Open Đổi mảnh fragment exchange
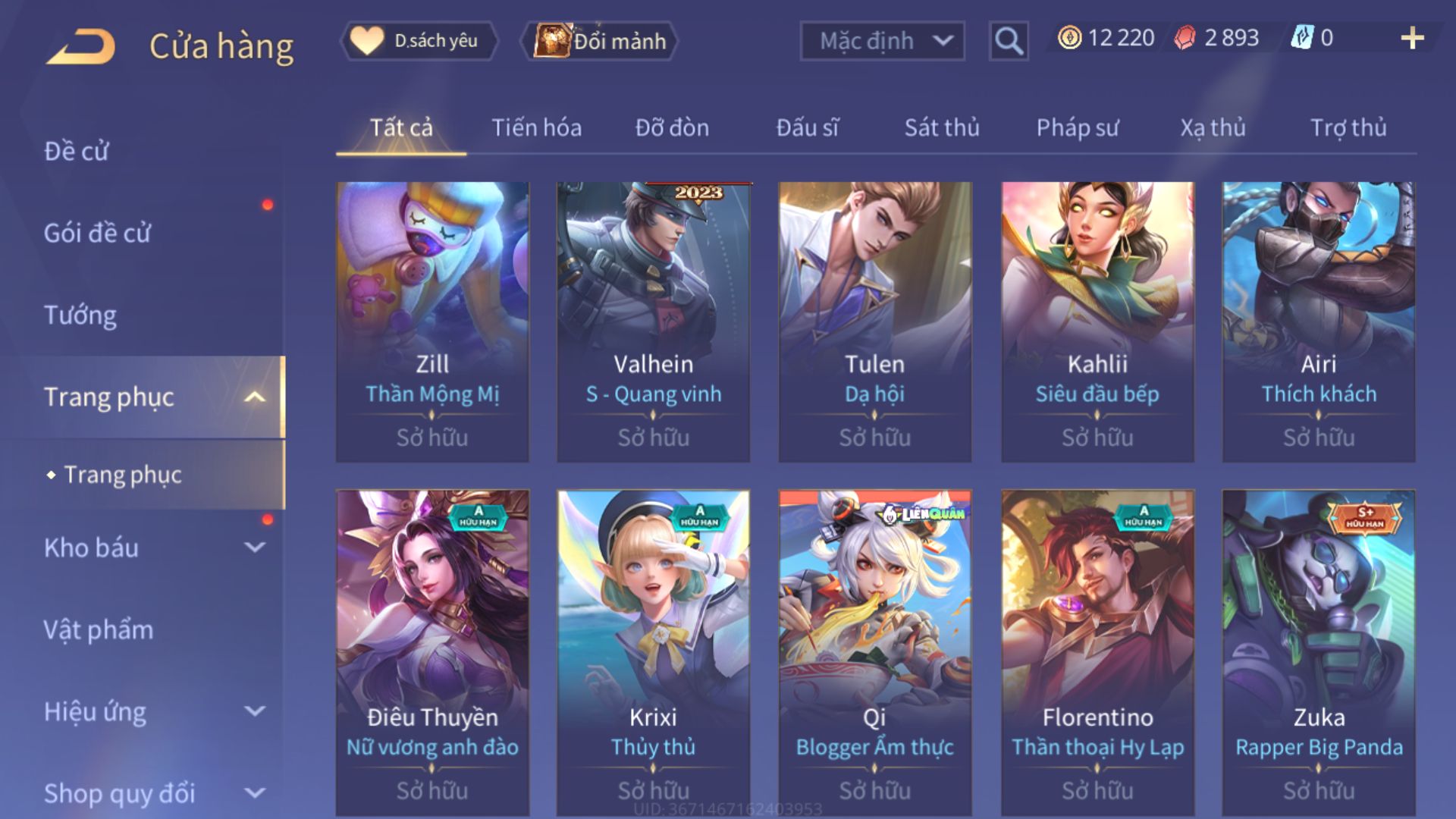The height and width of the screenshot is (819, 1456). [601, 41]
